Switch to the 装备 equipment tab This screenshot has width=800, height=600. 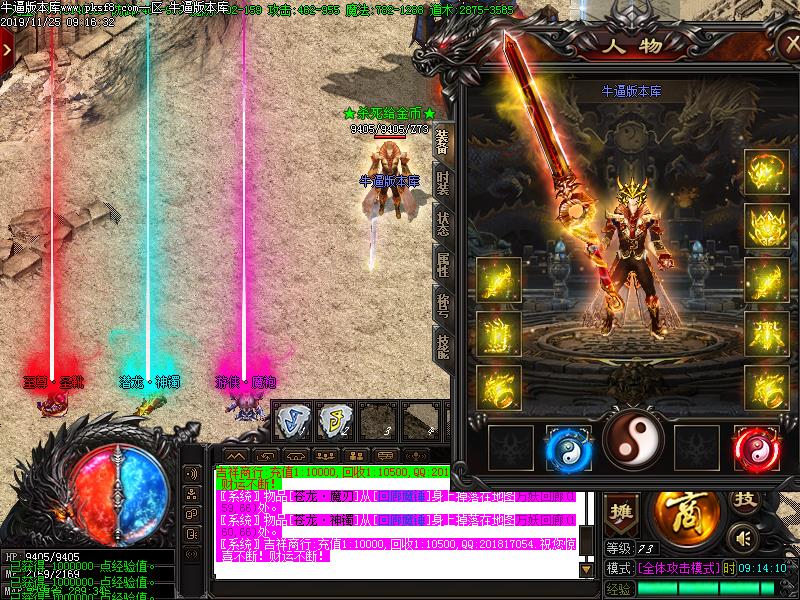443,142
